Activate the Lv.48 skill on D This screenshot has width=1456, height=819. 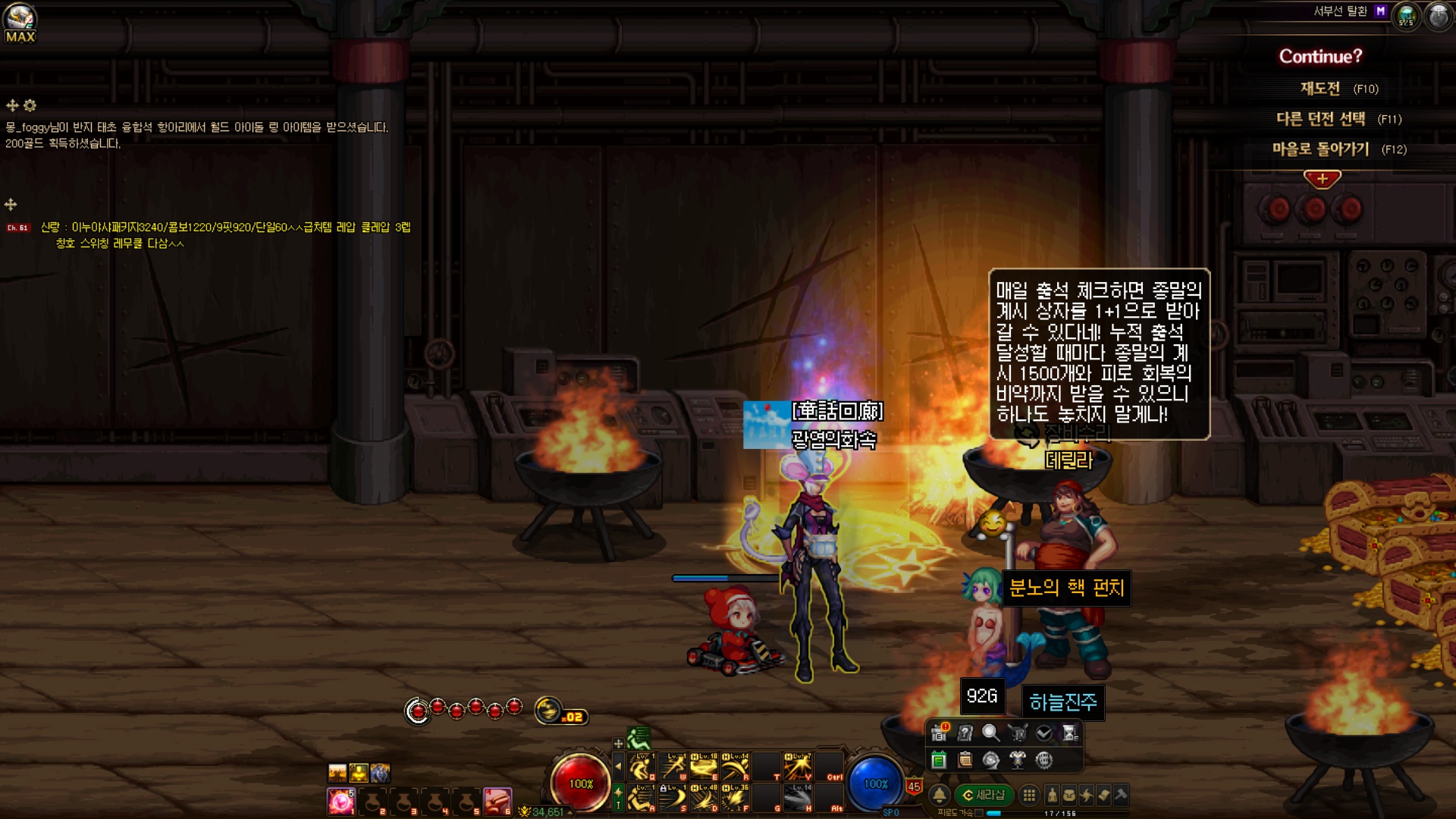pyautogui.click(x=704, y=798)
